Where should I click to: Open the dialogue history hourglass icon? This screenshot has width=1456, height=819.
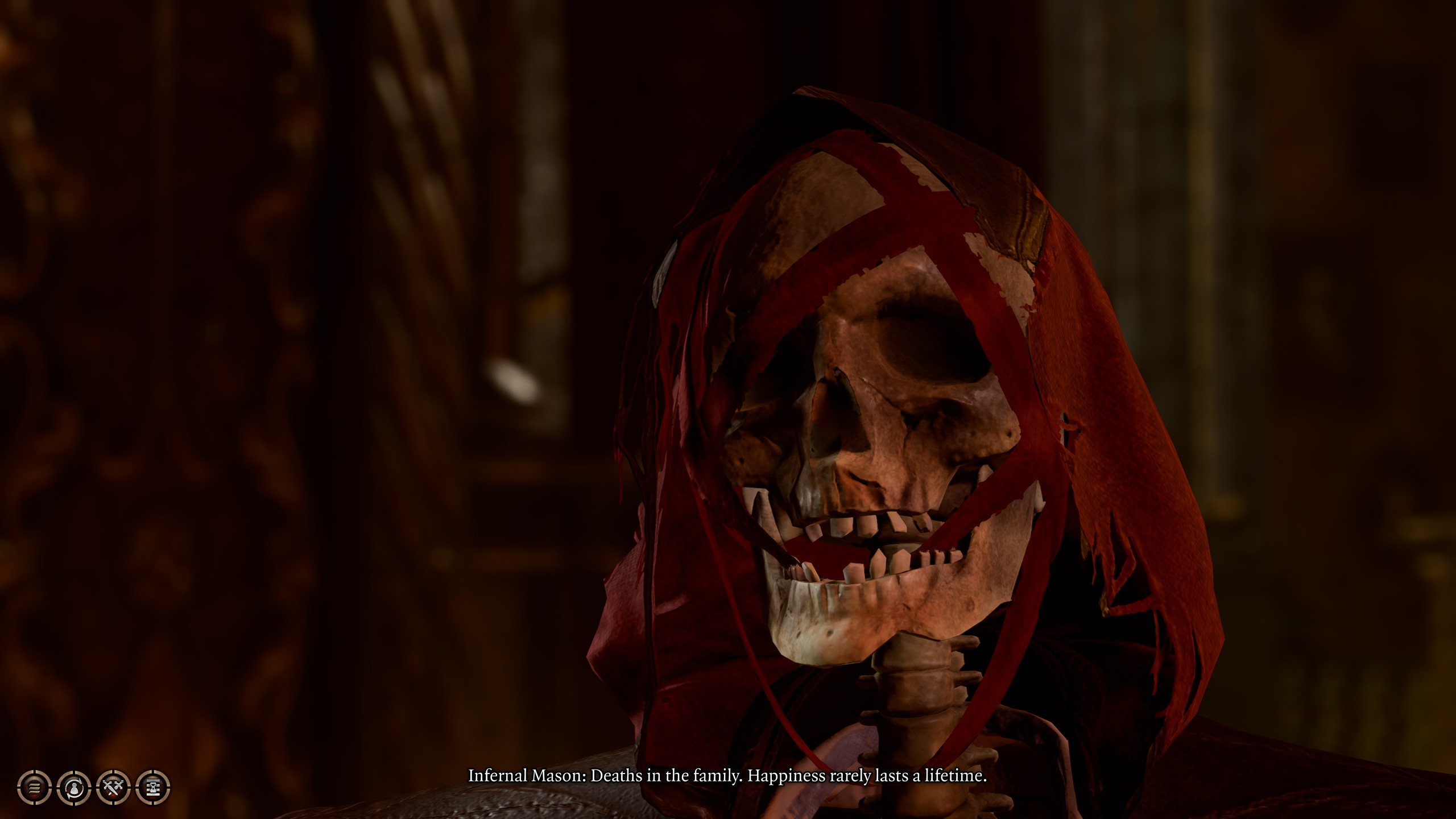pyautogui.click(x=154, y=788)
